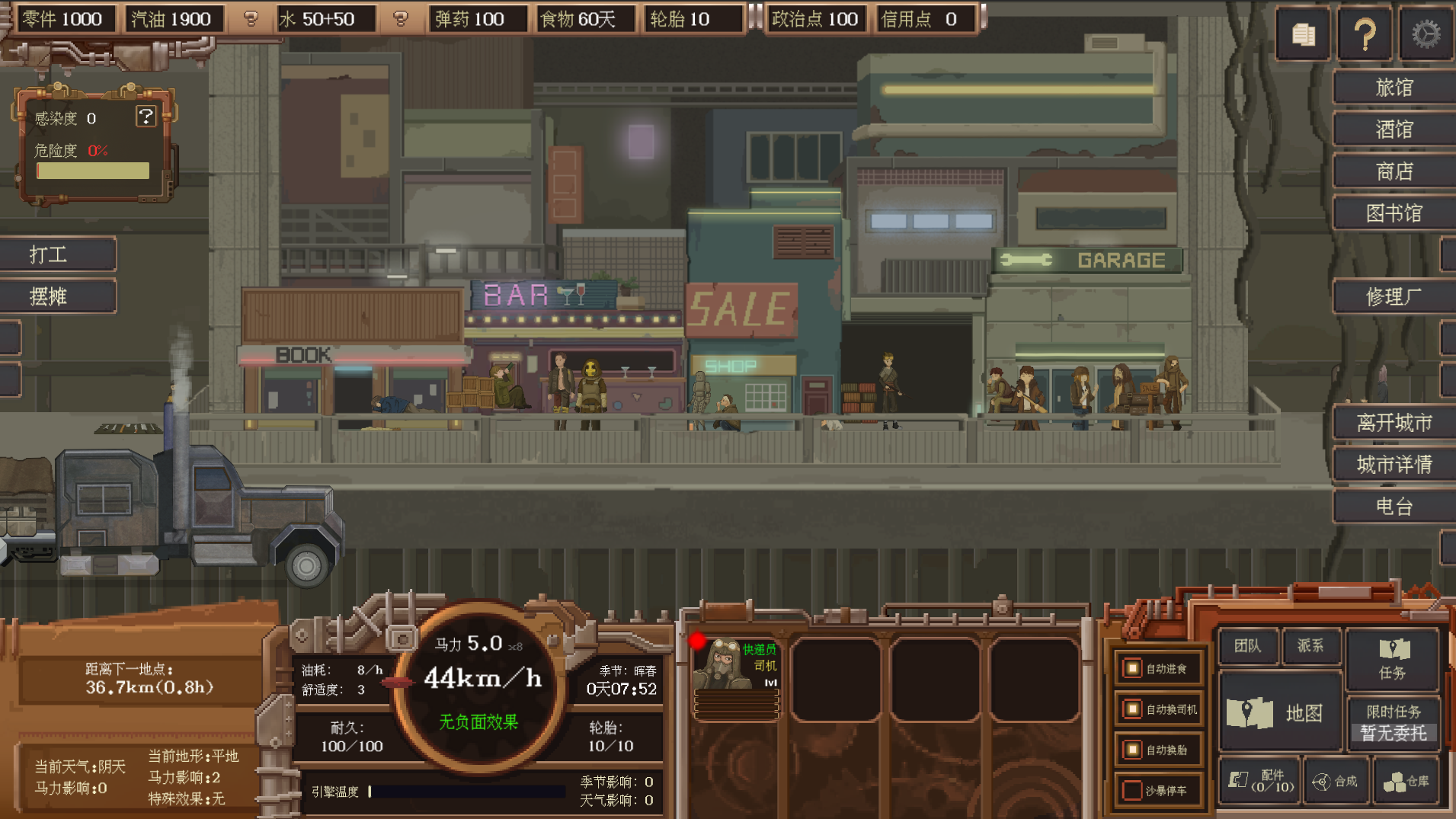Open the document log icon top right
1456x819 pixels.
pyautogui.click(x=1303, y=33)
